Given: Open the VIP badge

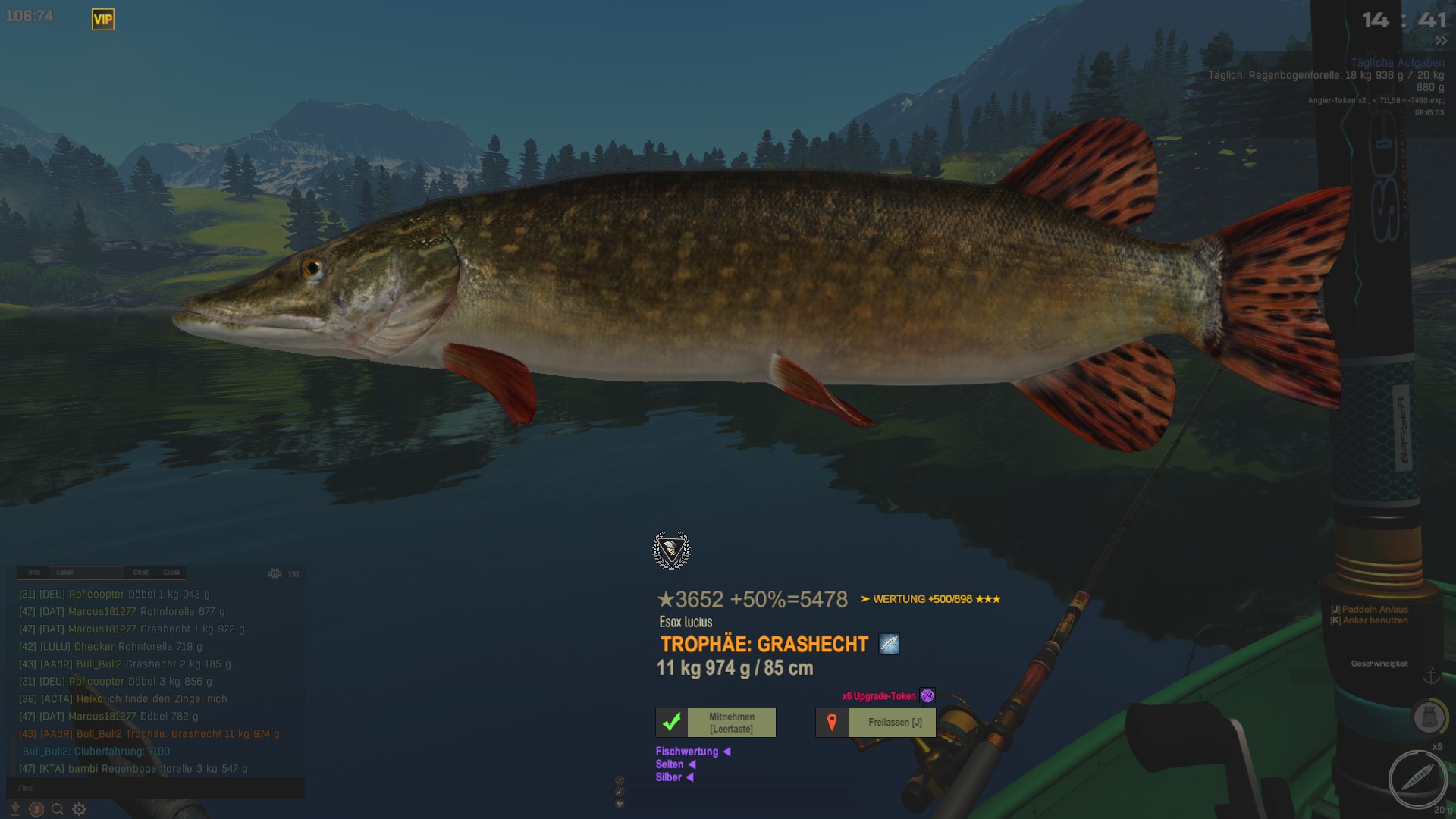Looking at the screenshot, I should pos(103,20).
